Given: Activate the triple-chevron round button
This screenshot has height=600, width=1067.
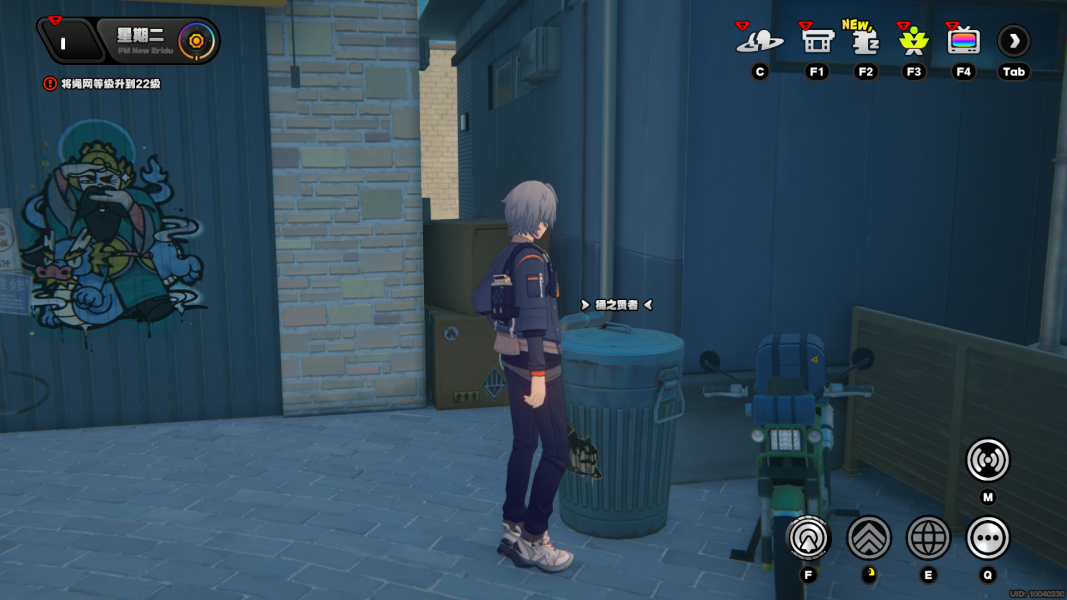Looking at the screenshot, I should [869, 538].
